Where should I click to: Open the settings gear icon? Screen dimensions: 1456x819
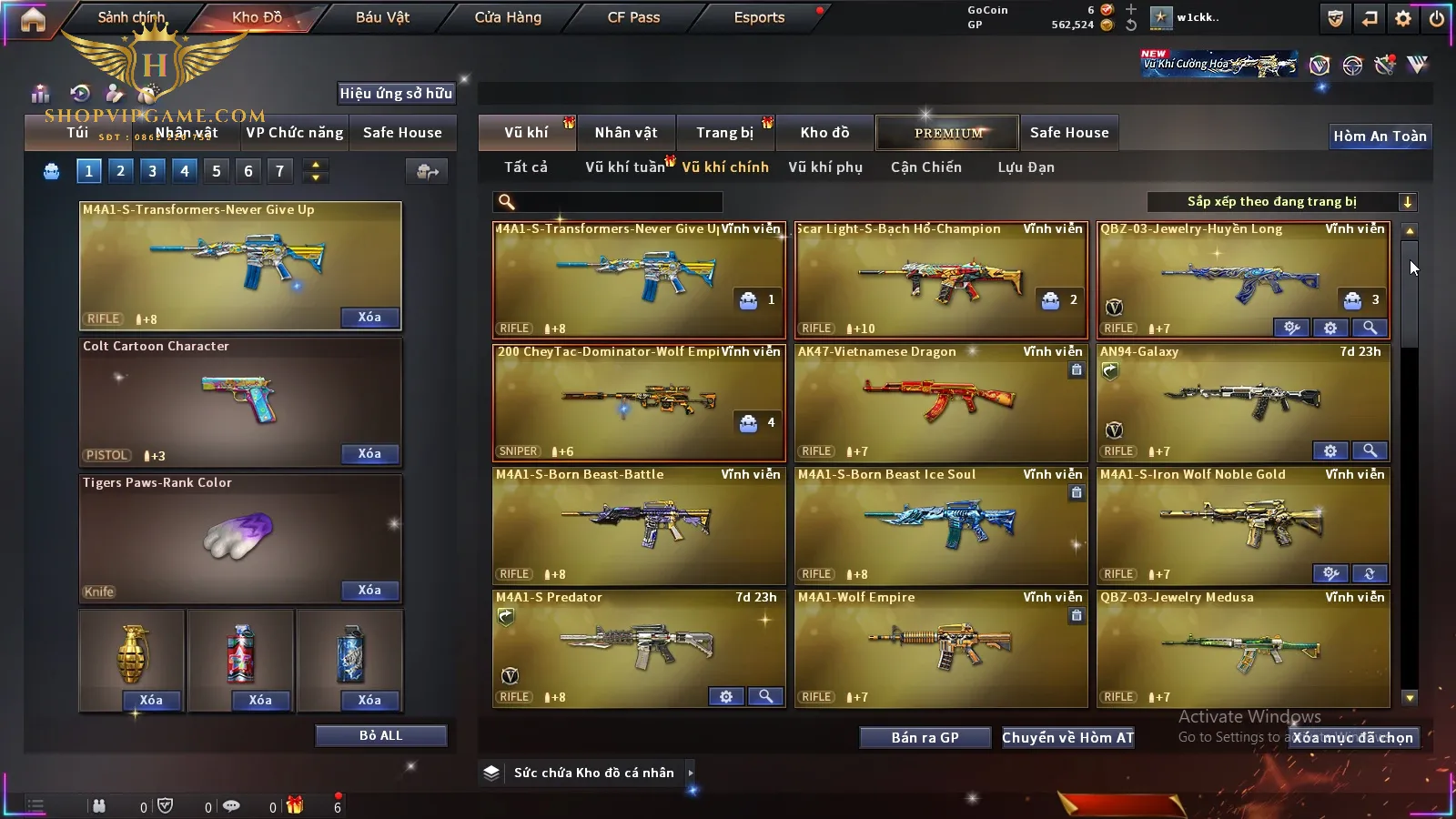click(x=1403, y=18)
